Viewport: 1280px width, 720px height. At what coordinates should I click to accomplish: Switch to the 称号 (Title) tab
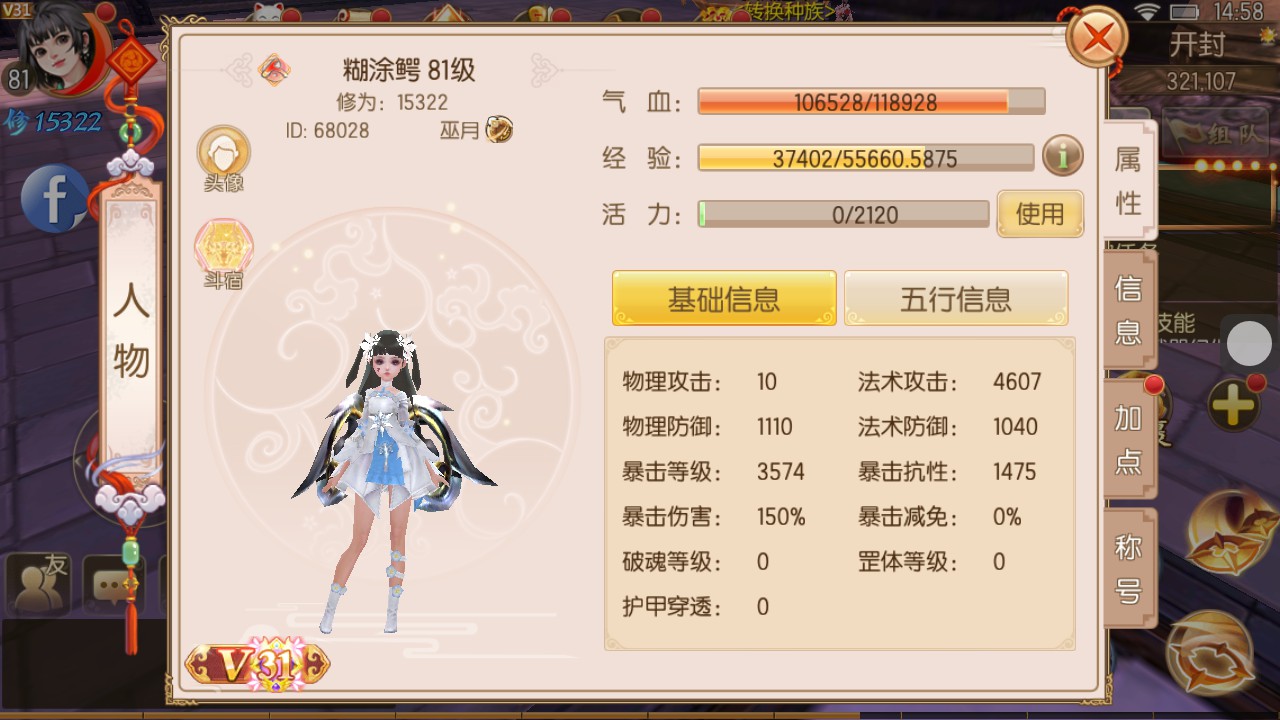pyautogui.click(x=1128, y=565)
